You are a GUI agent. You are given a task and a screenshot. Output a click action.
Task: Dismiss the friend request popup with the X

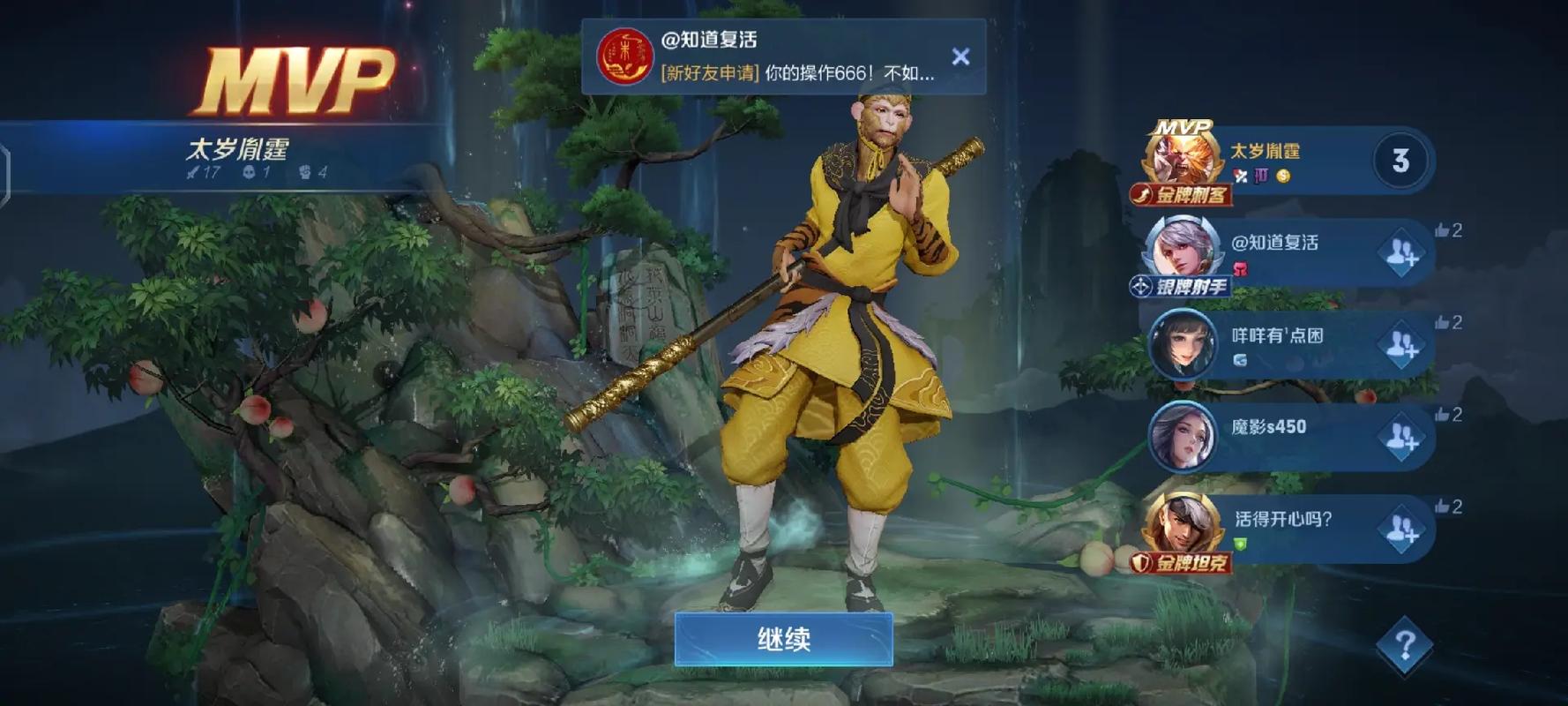[x=961, y=55]
